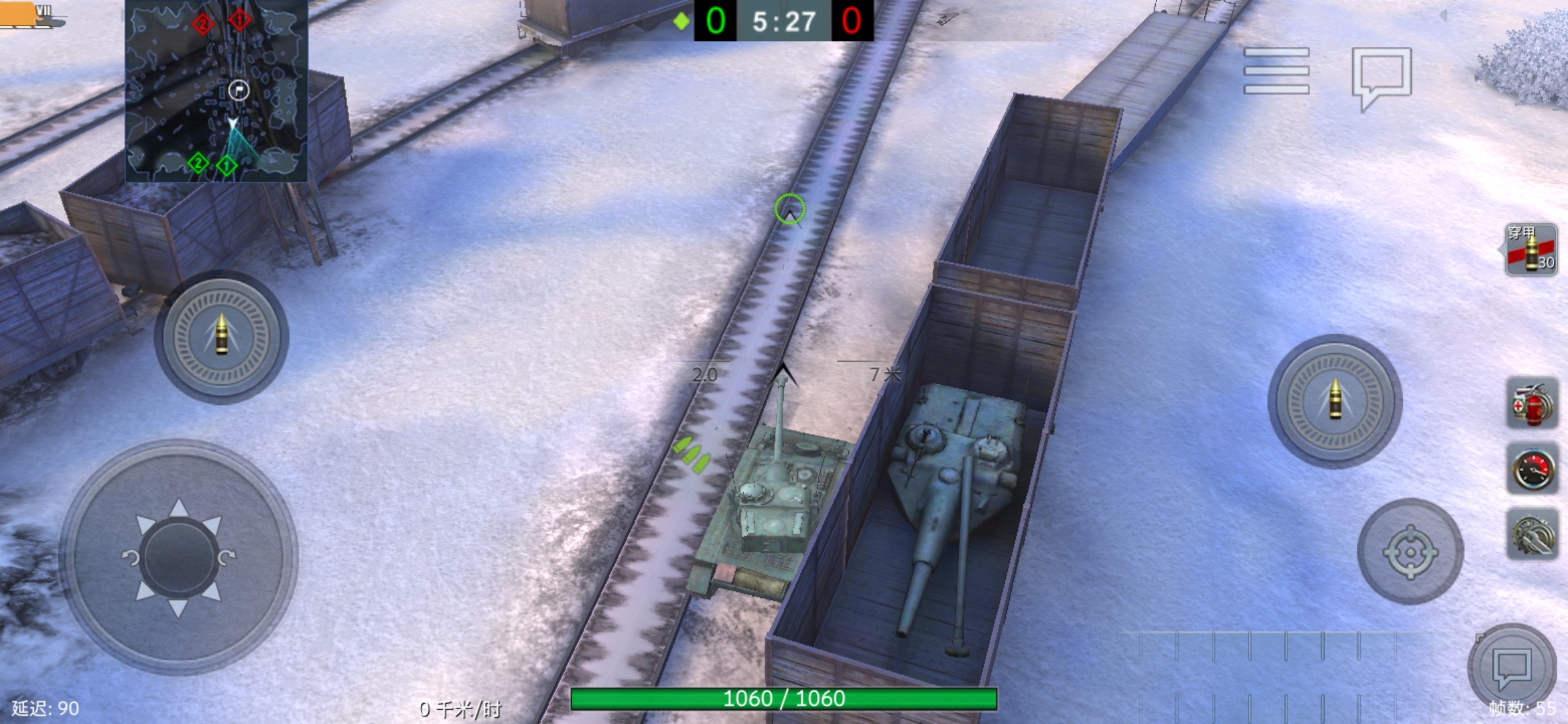Tap the minimap

coord(216,91)
